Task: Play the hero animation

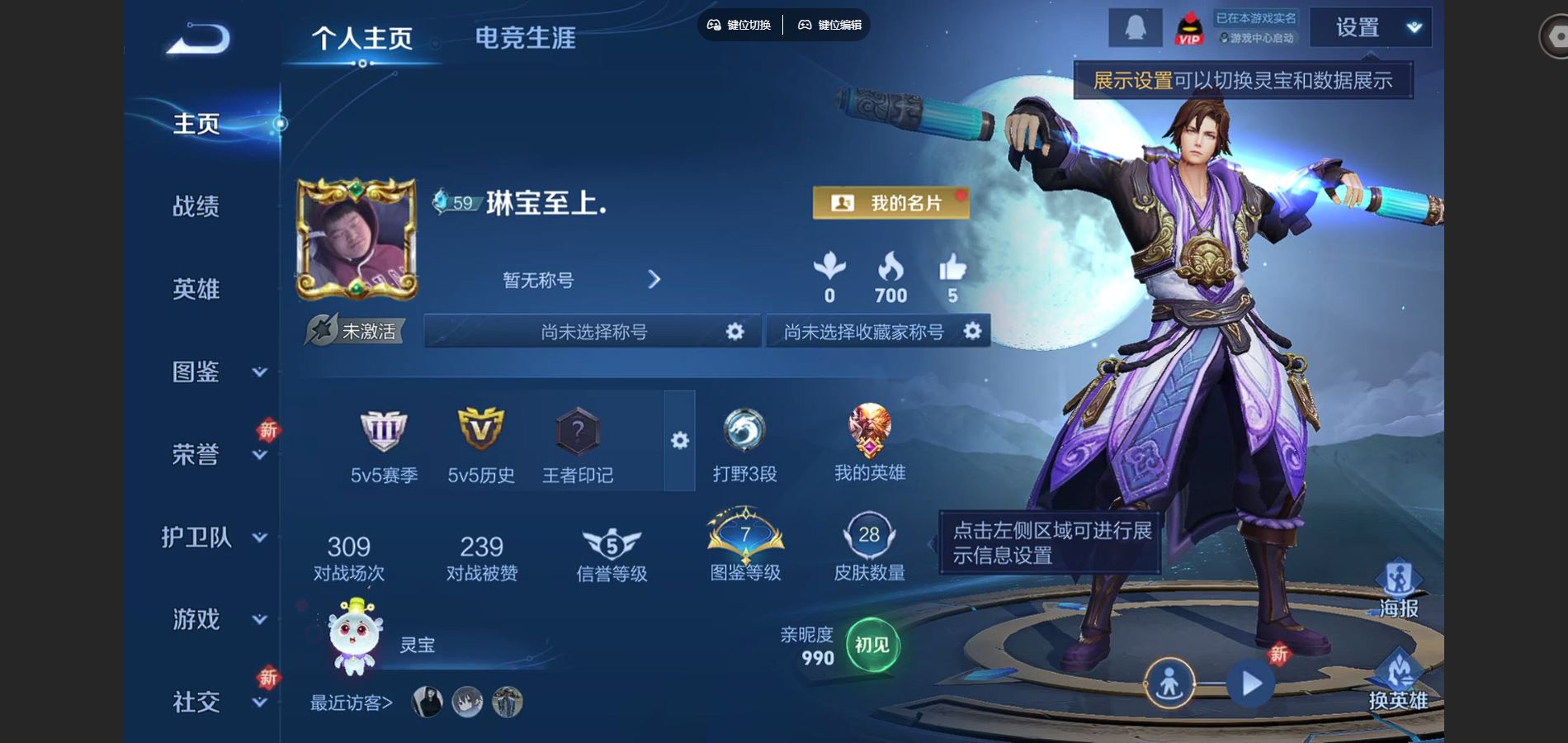Action: tap(1250, 684)
